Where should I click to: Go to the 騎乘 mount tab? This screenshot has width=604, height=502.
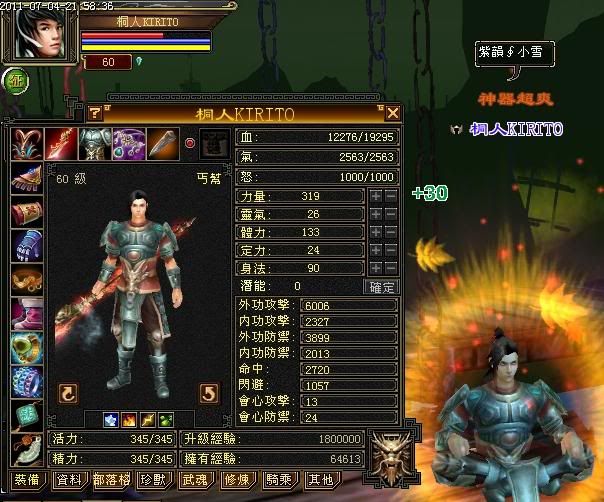click(278, 480)
